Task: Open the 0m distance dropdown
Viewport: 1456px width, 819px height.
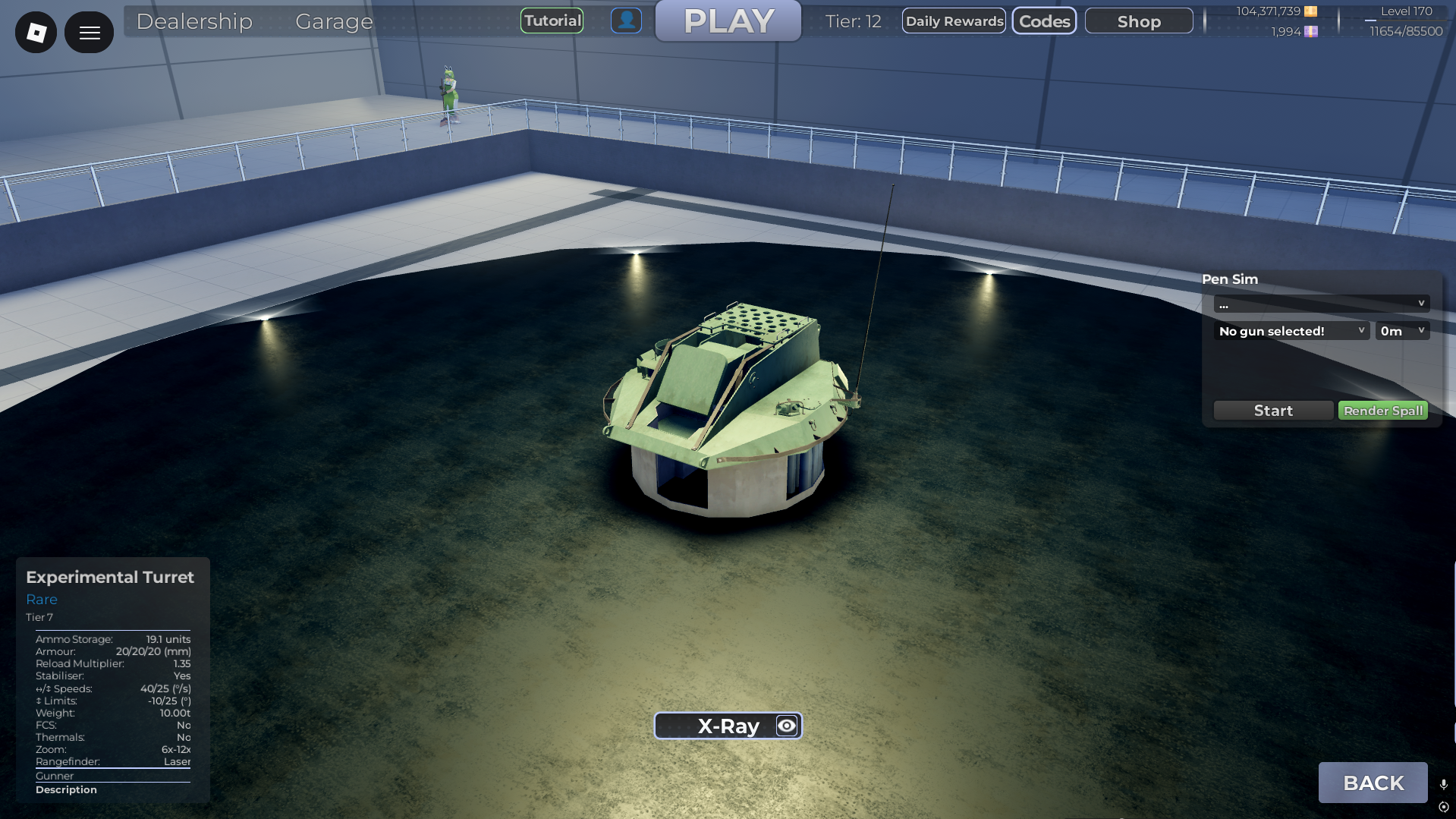Action: tap(1401, 330)
